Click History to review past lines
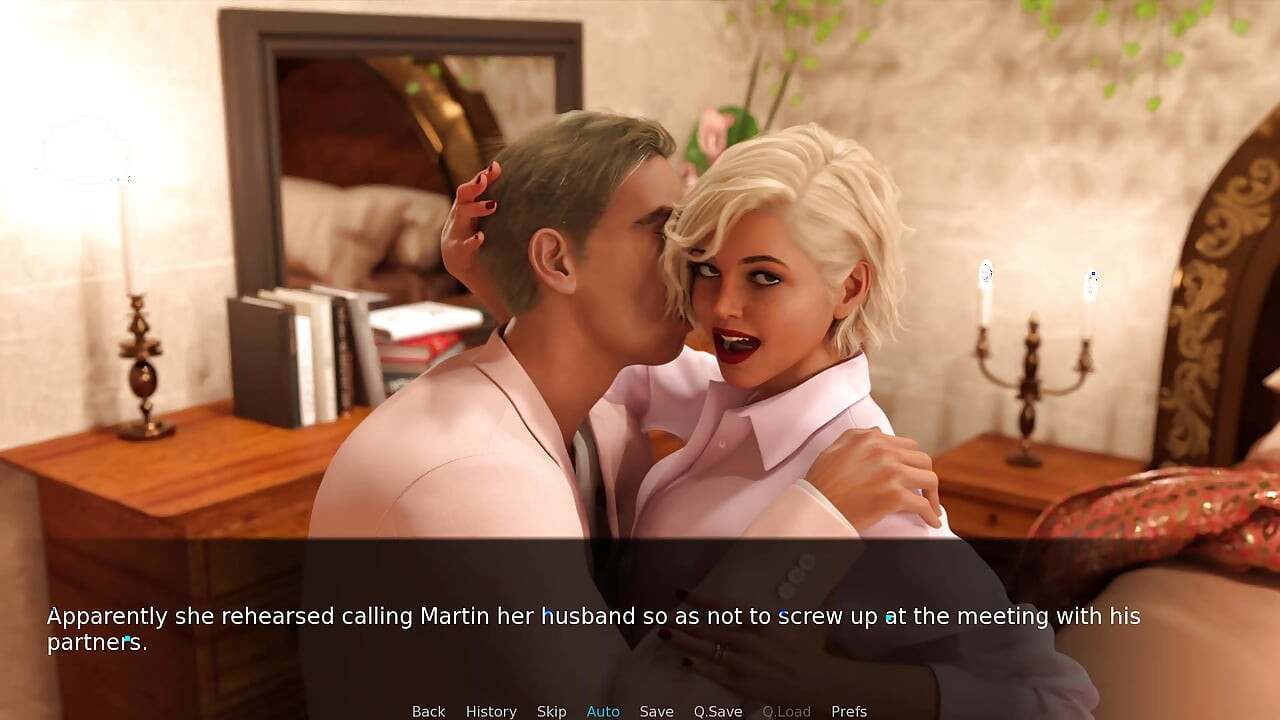The image size is (1280, 720). point(491,710)
